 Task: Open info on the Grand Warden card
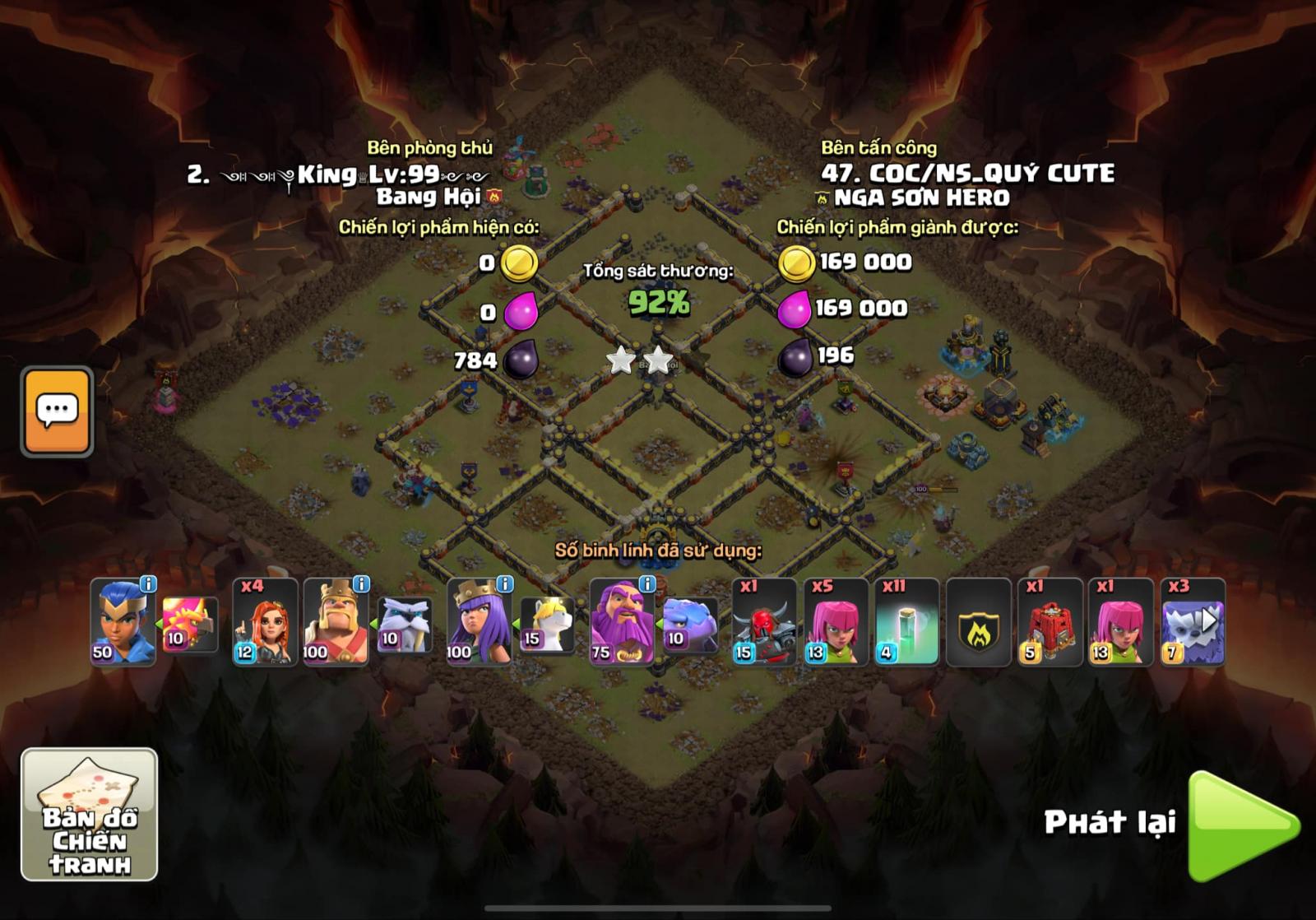coord(648,586)
